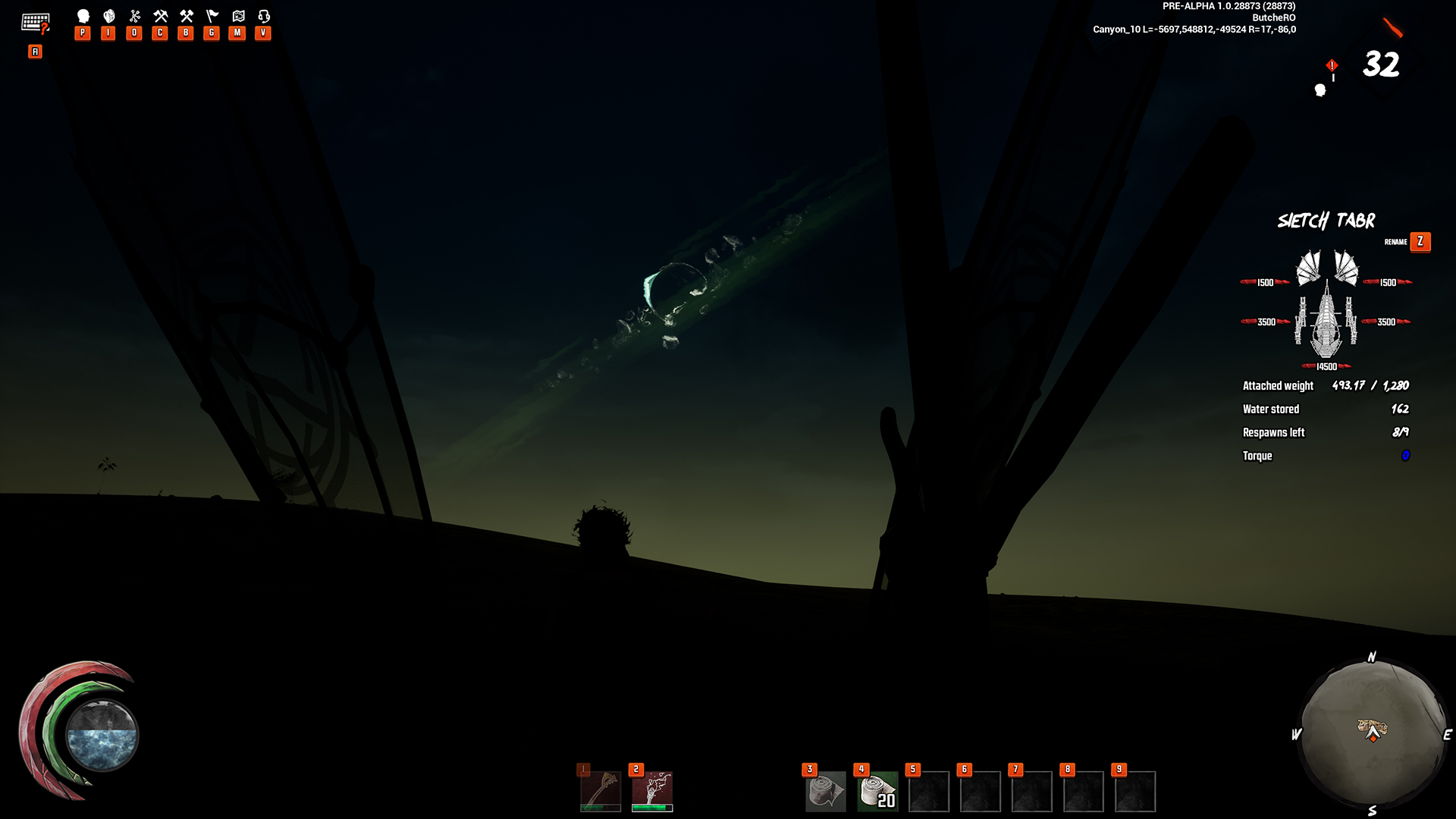Open the character profile head icon
This screenshot has height=819, width=1456.
83,16
